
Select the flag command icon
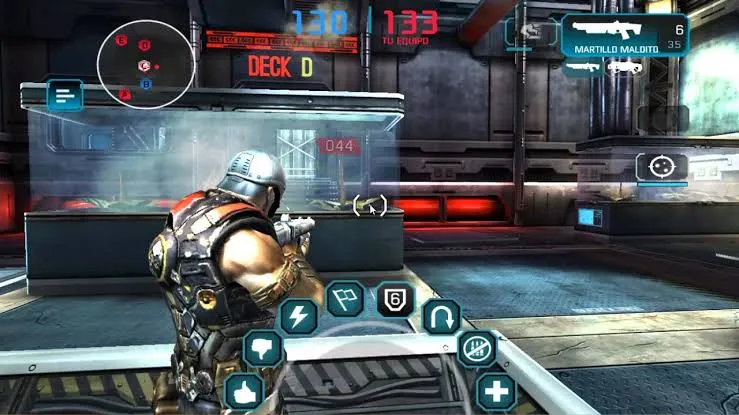tap(344, 299)
